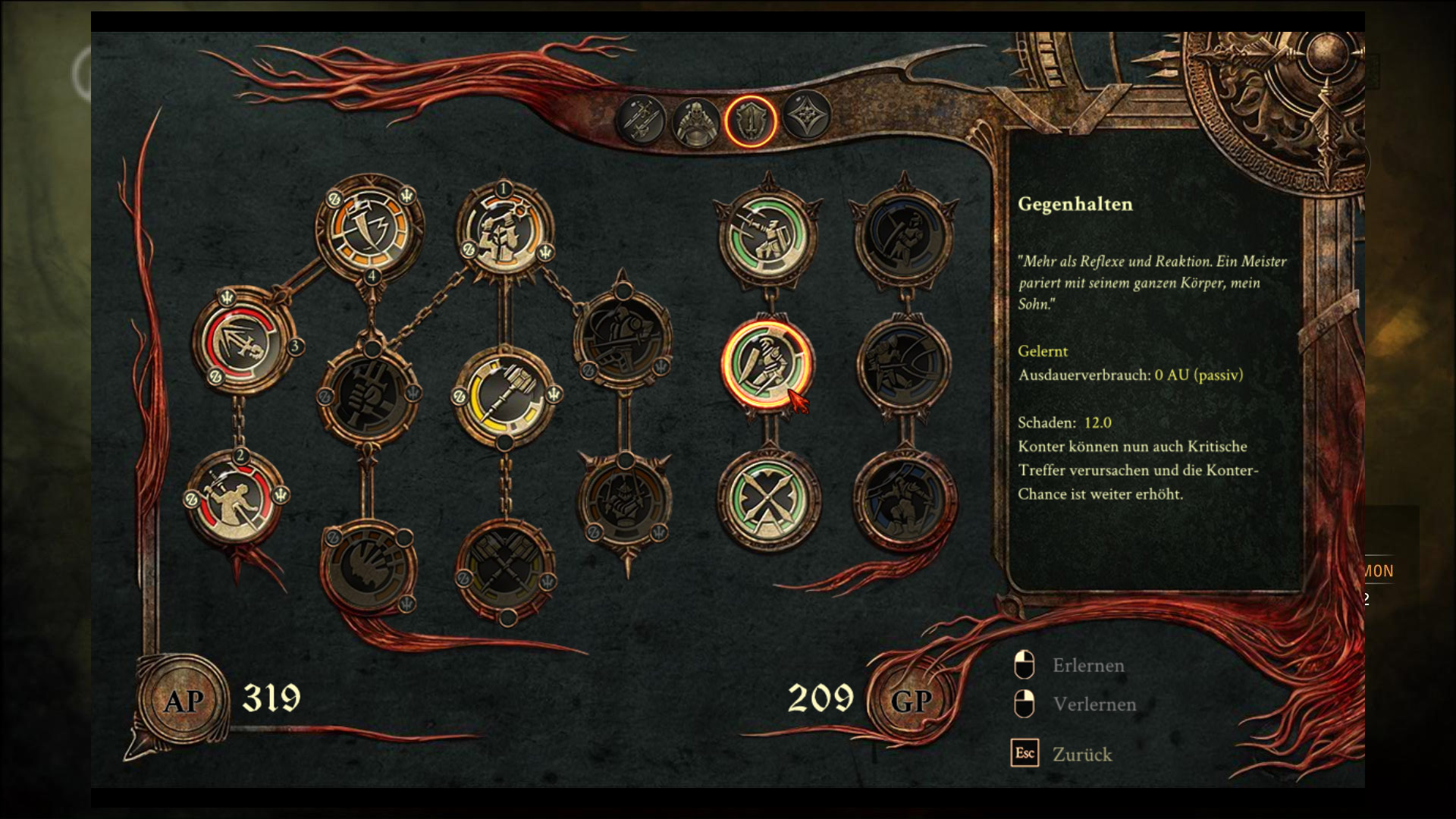Click the Erlernen learn option

point(1087,665)
